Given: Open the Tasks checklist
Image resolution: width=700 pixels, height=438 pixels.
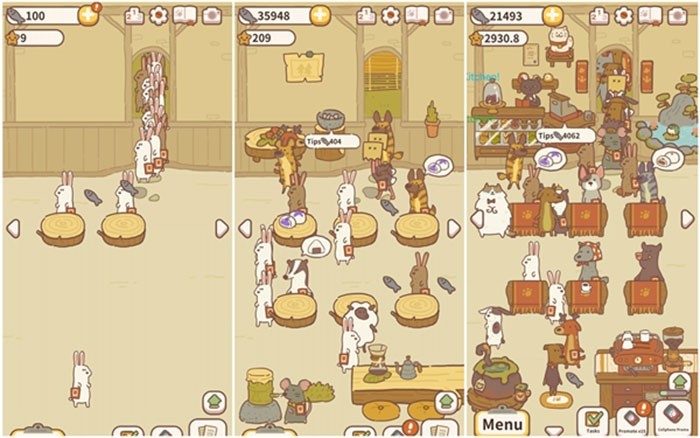Looking at the screenshot, I should [x=593, y=421].
